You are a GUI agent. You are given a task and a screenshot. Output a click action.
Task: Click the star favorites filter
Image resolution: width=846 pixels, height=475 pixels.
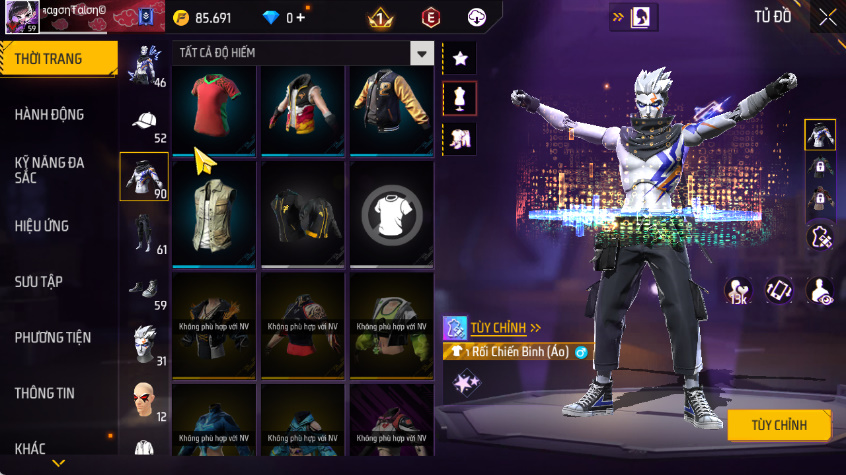460,58
